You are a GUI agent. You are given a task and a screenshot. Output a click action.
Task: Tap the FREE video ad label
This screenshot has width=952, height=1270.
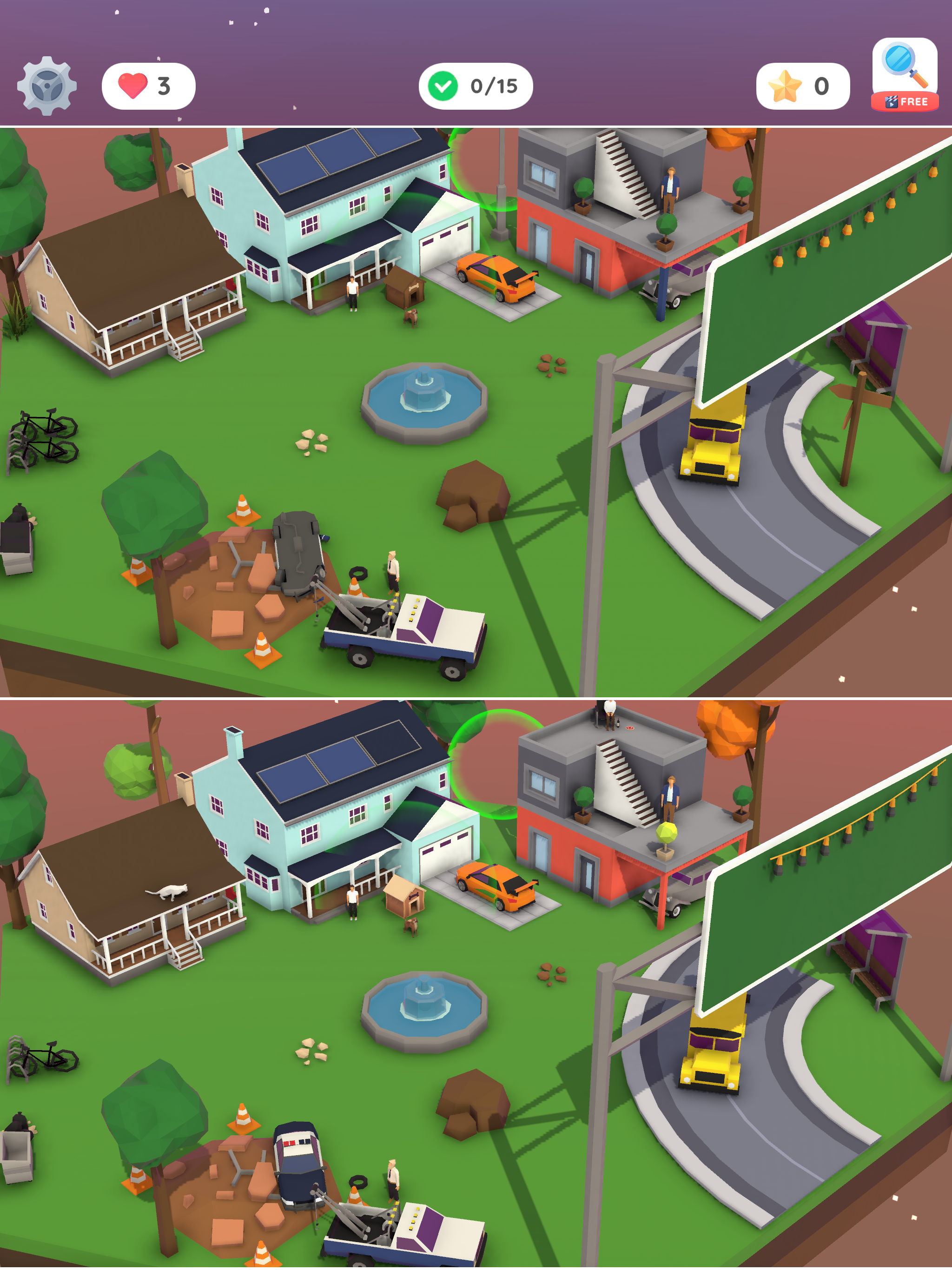(906, 102)
